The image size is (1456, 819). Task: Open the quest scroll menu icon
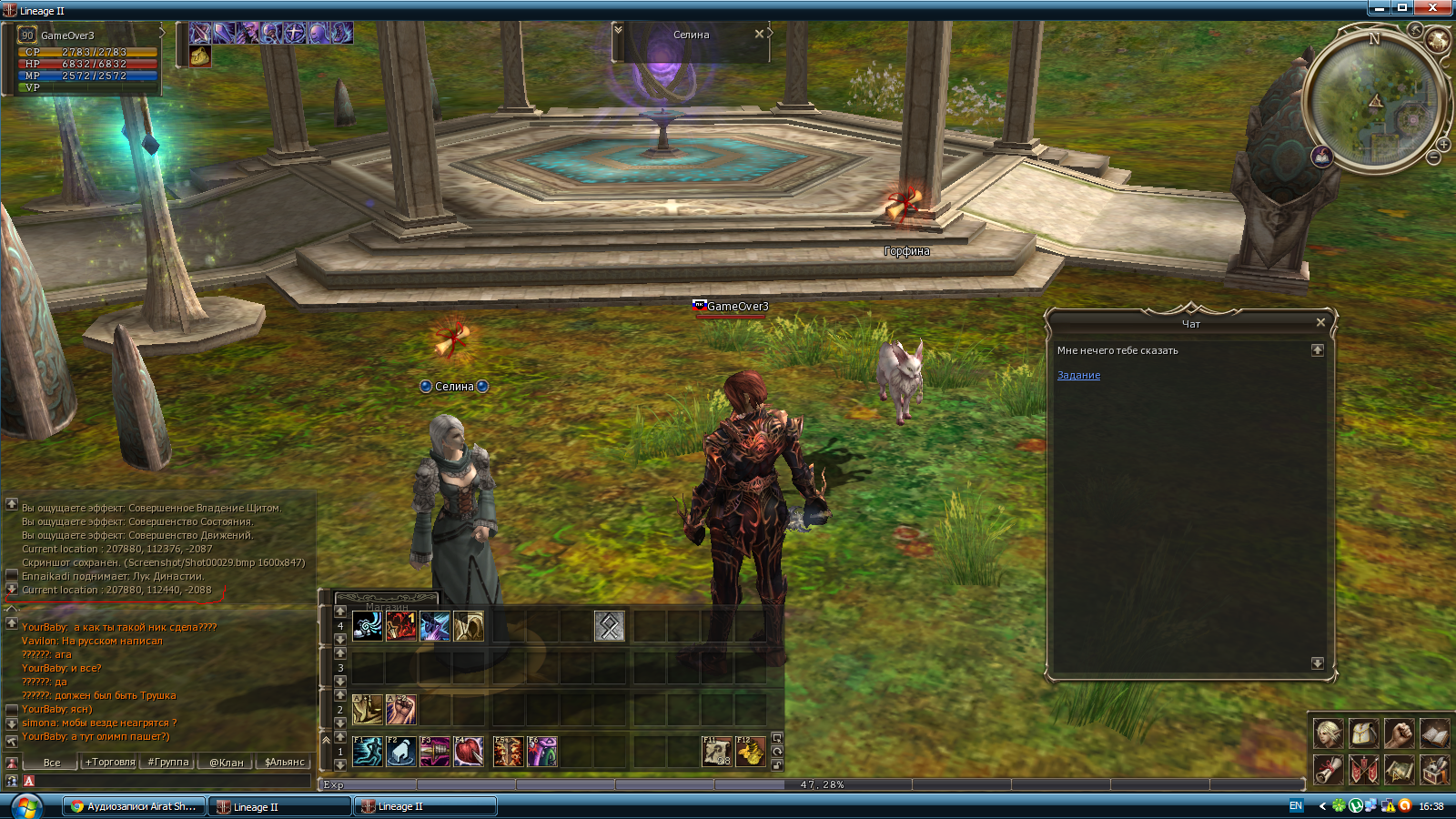pyautogui.click(x=1328, y=770)
